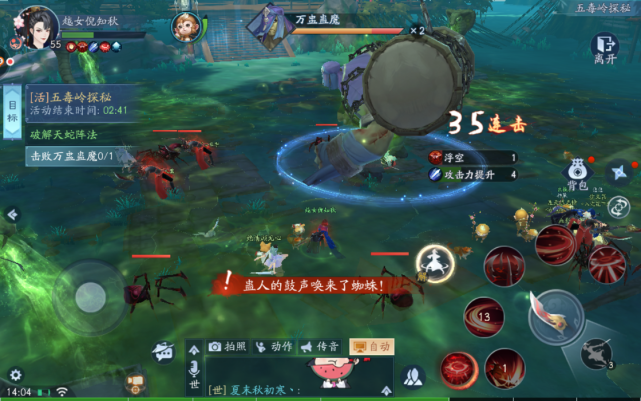This screenshot has width=641, height=401.
Task: Tap the player character portrait
Action: 37,25
